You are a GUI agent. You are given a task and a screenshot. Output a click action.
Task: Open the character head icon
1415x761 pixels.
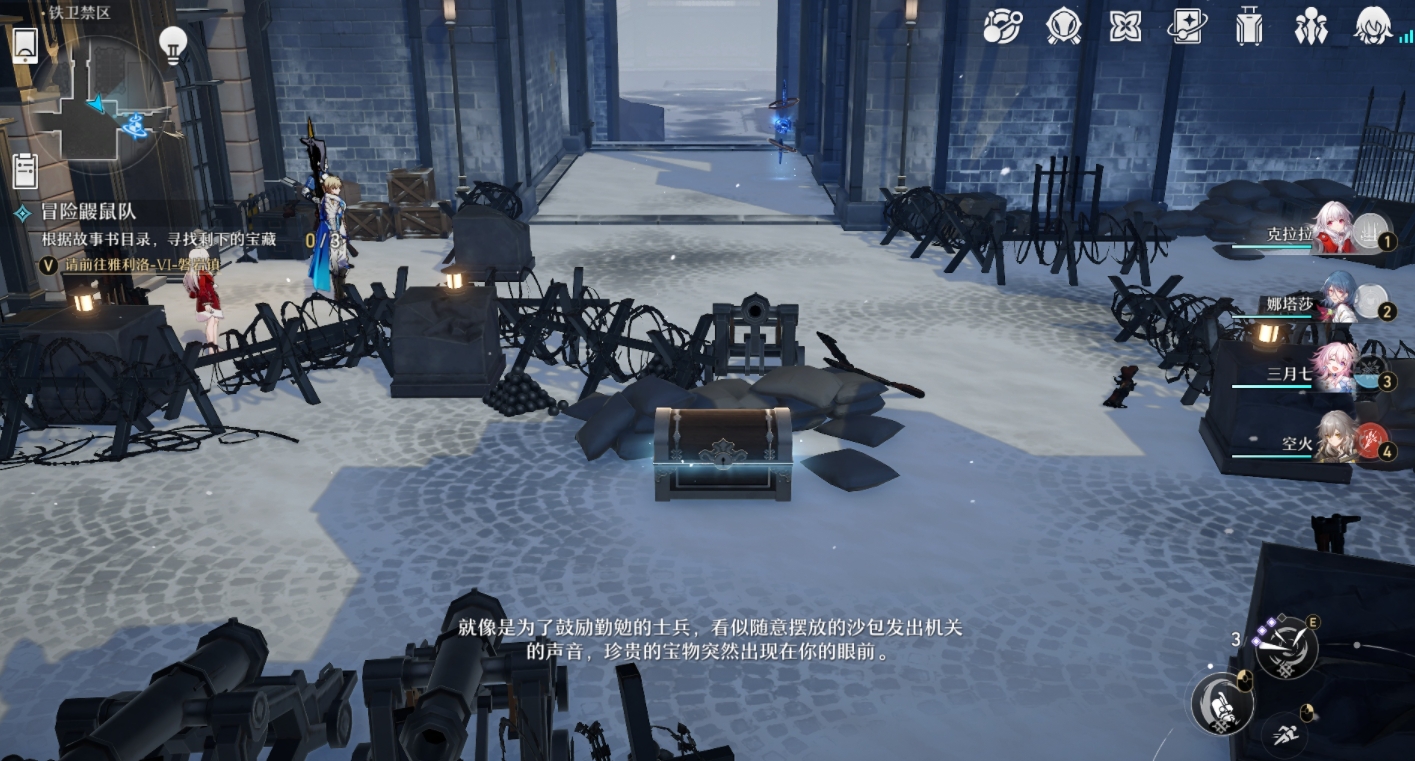[1374, 25]
